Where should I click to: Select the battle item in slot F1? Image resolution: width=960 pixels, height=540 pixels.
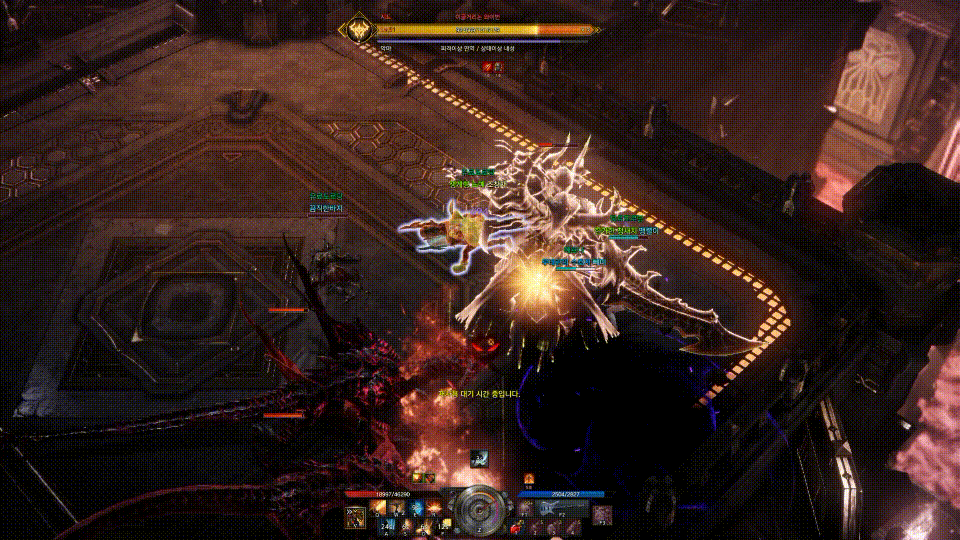(x=525, y=509)
